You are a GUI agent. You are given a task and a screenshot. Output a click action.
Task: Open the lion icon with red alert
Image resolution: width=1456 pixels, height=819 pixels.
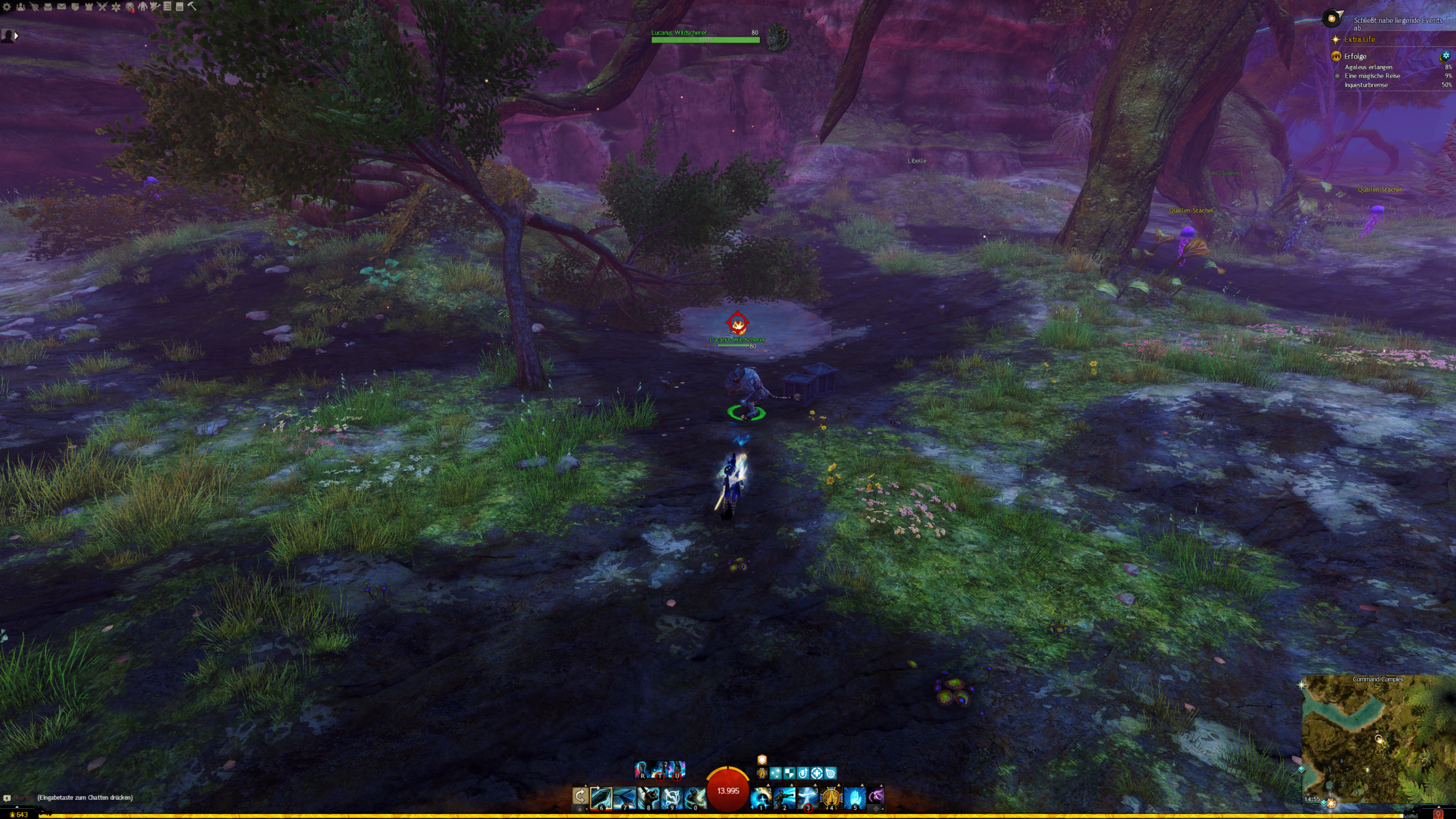(130, 7)
